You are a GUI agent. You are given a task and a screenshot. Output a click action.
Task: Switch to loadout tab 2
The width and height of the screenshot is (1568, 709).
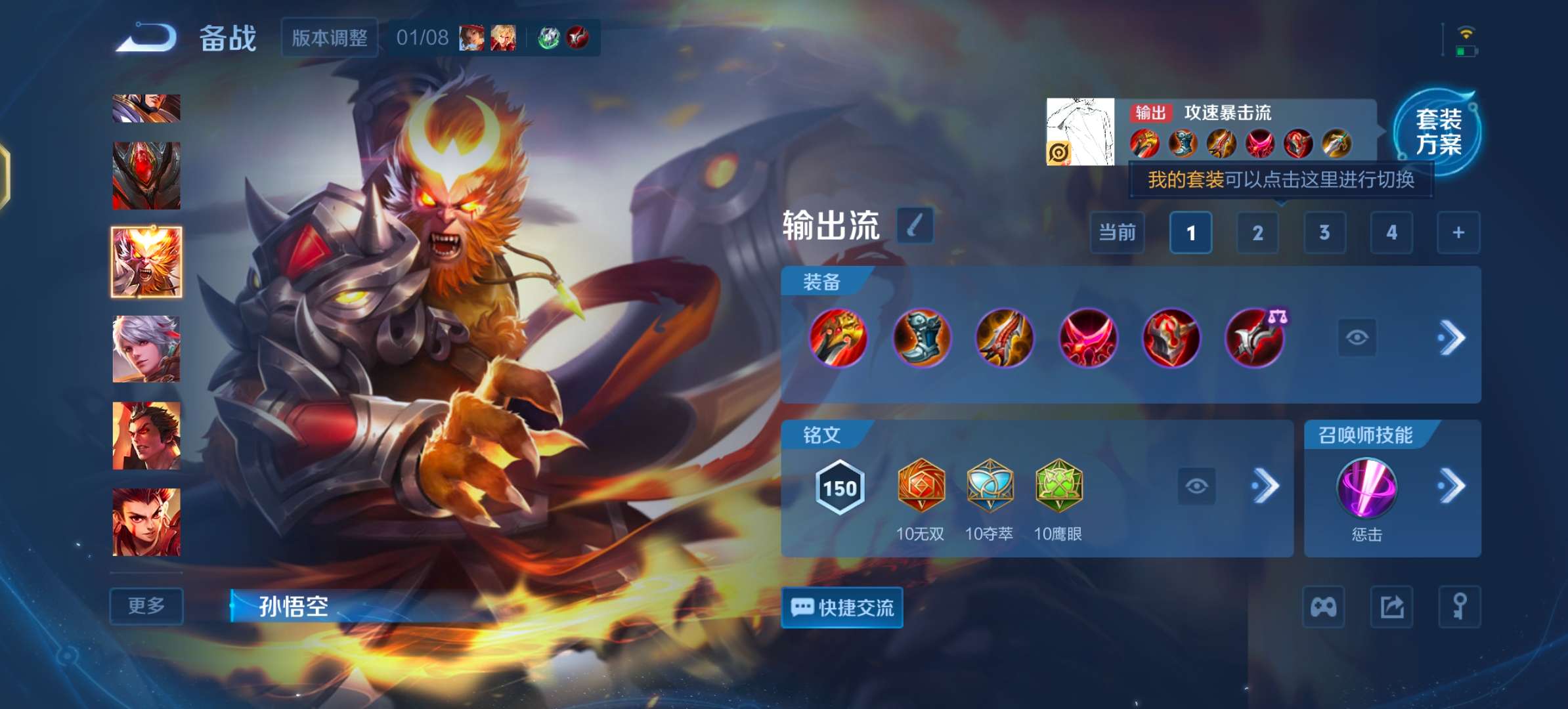(x=1257, y=233)
